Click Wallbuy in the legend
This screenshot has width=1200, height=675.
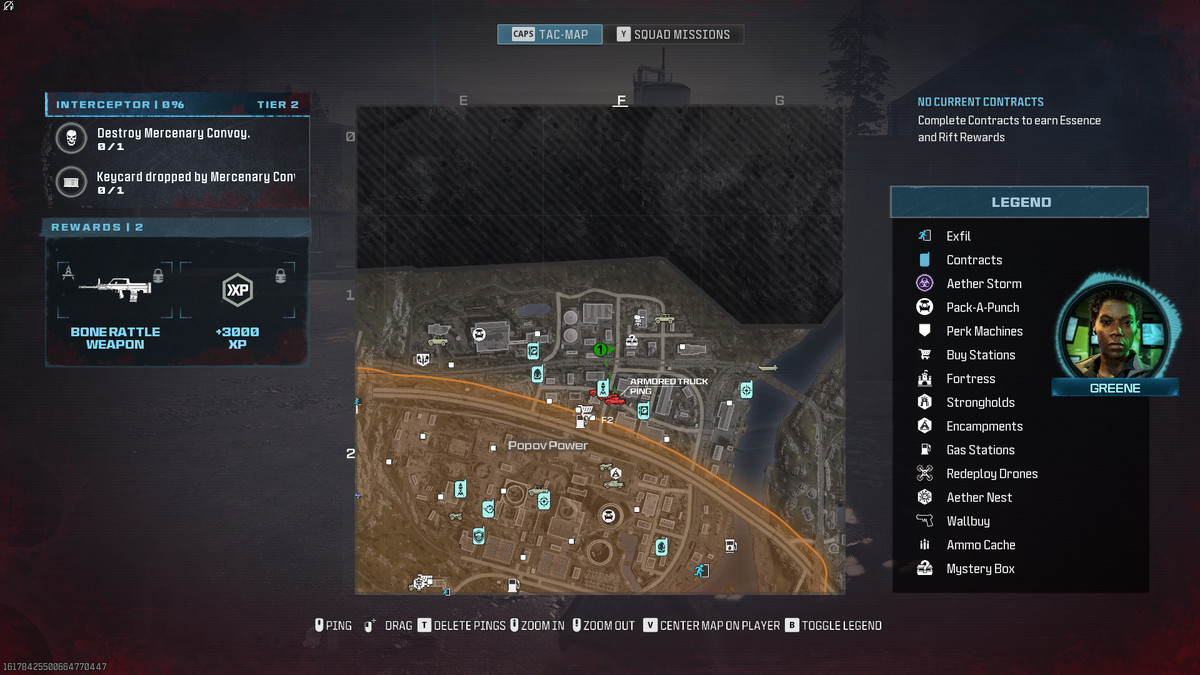(967, 521)
